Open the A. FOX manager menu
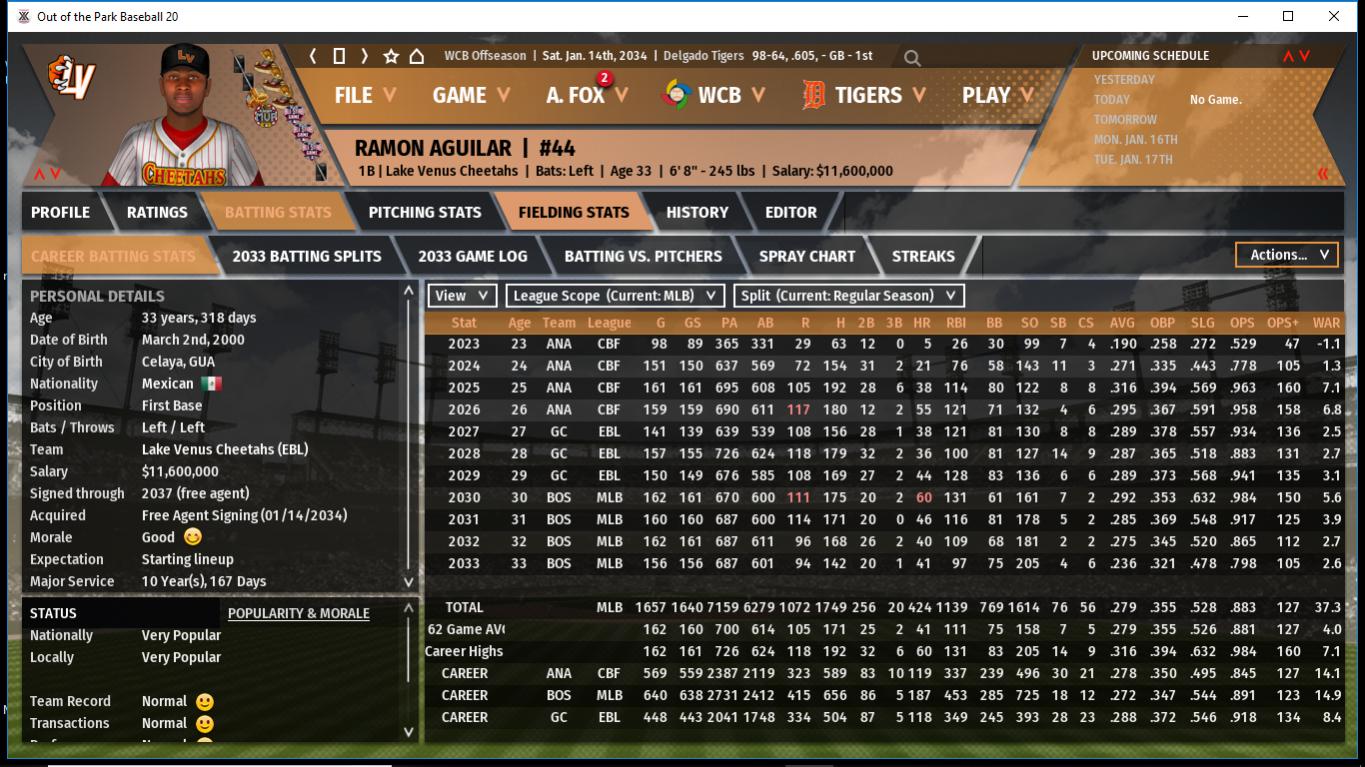The height and width of the screenshot is (767, 1365). tap(587, 95)
